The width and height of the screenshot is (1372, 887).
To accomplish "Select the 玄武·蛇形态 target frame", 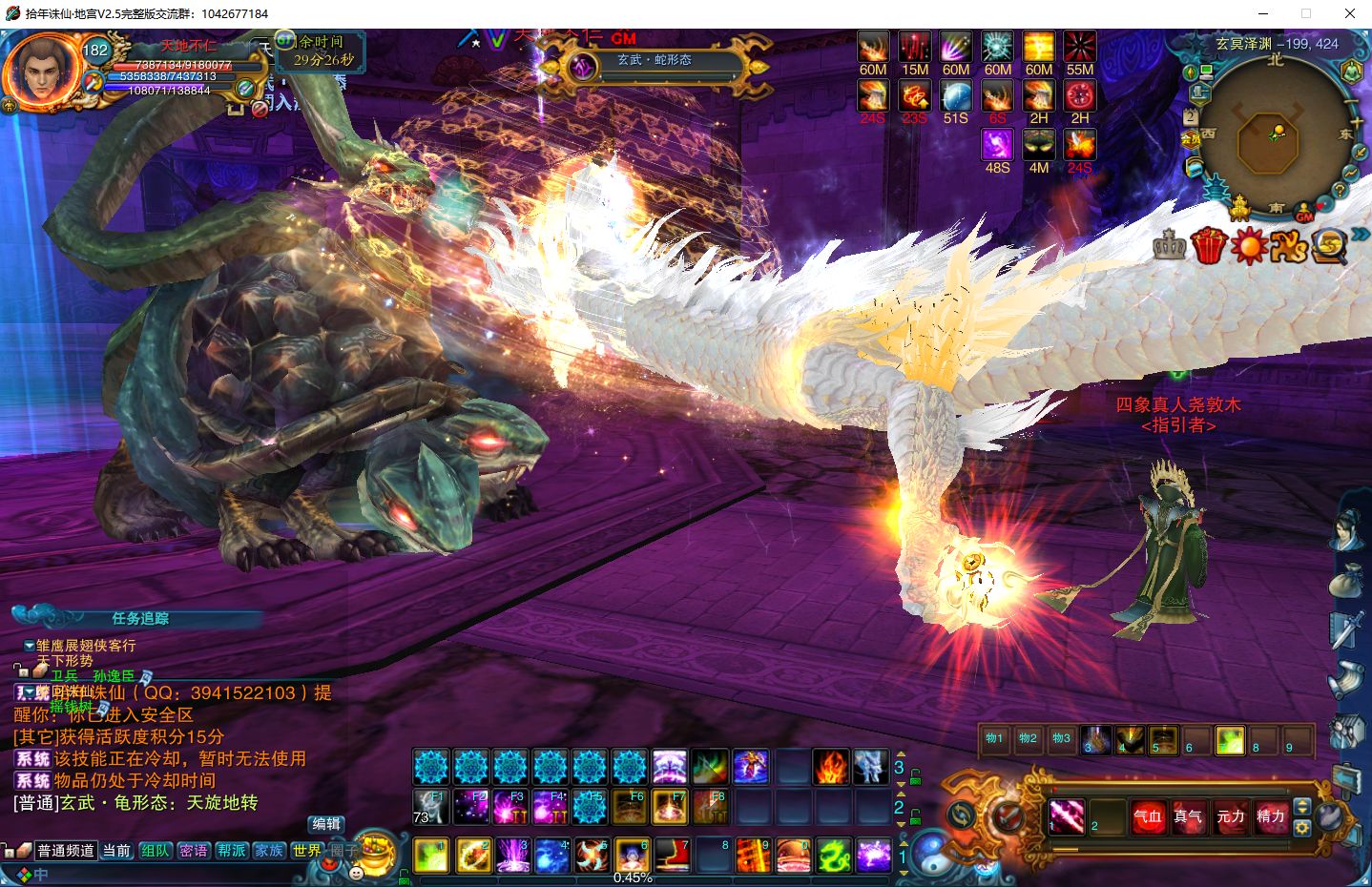I will (x=655, y=62).
